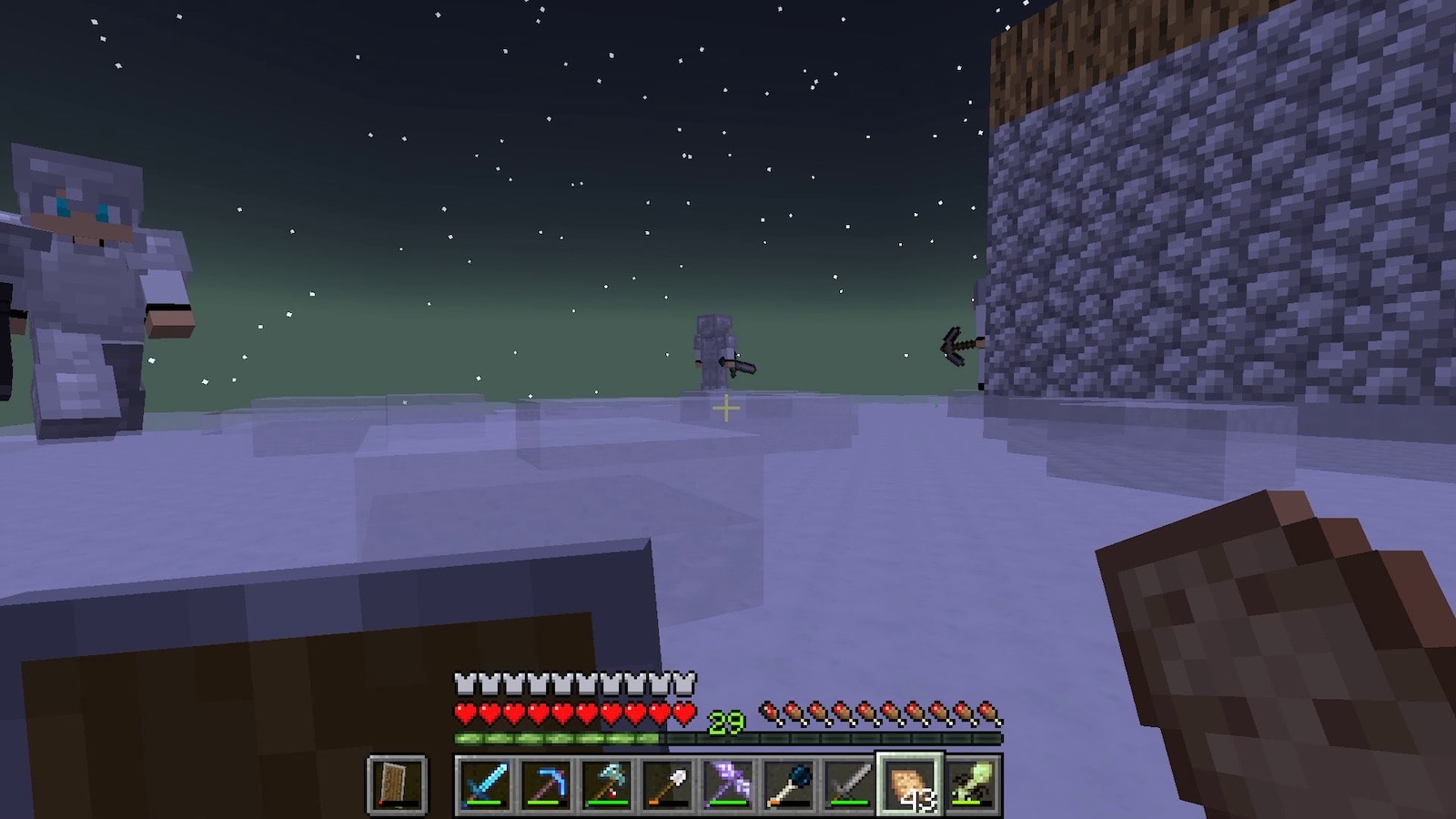Select the dark-headed mace hotbar slot
The height and width of the screenshot is (819, 1456).
[x=789, y=784]
